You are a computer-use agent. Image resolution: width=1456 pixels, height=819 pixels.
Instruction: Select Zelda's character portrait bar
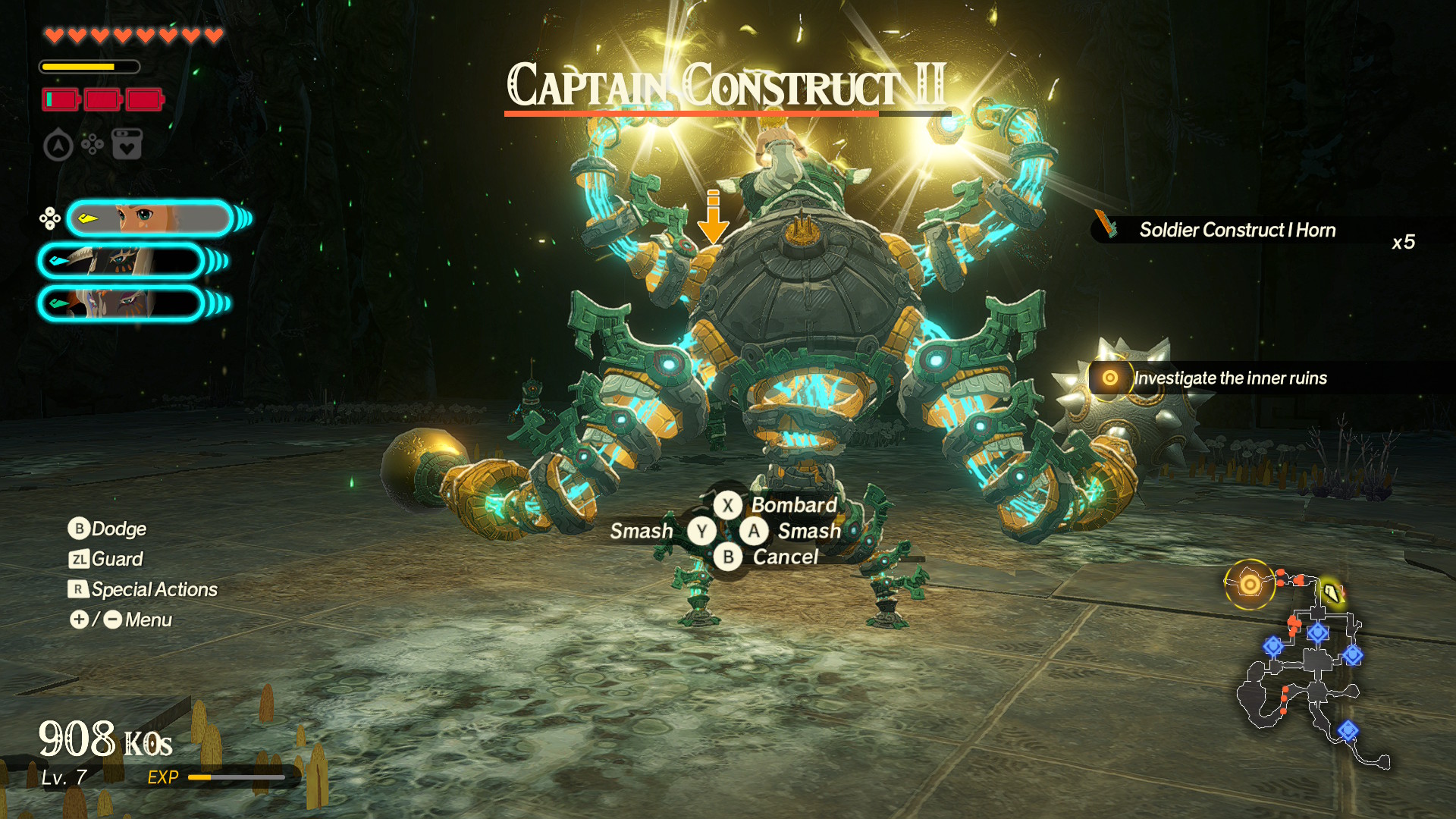(149, 219)
